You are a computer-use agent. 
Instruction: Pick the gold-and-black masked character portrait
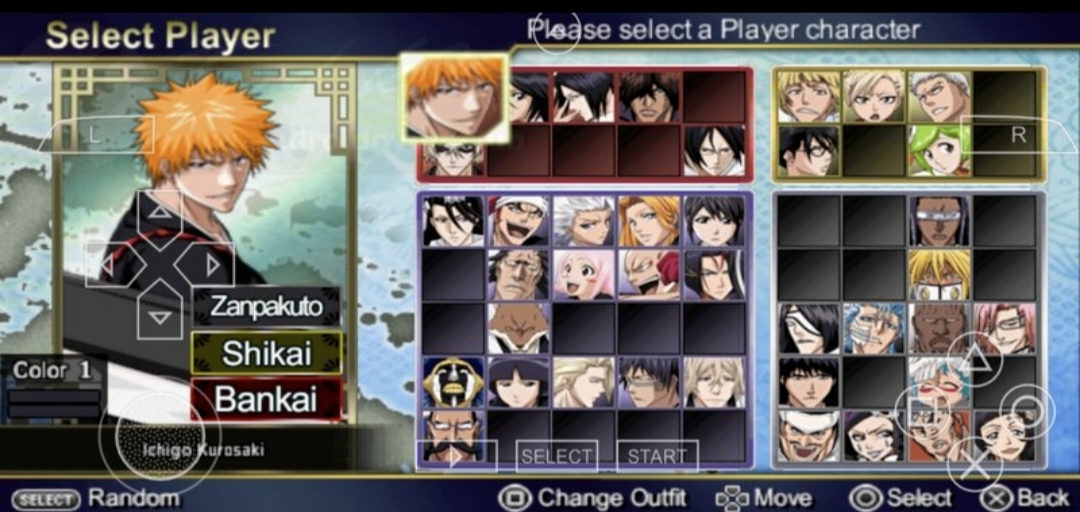point(453,382)
